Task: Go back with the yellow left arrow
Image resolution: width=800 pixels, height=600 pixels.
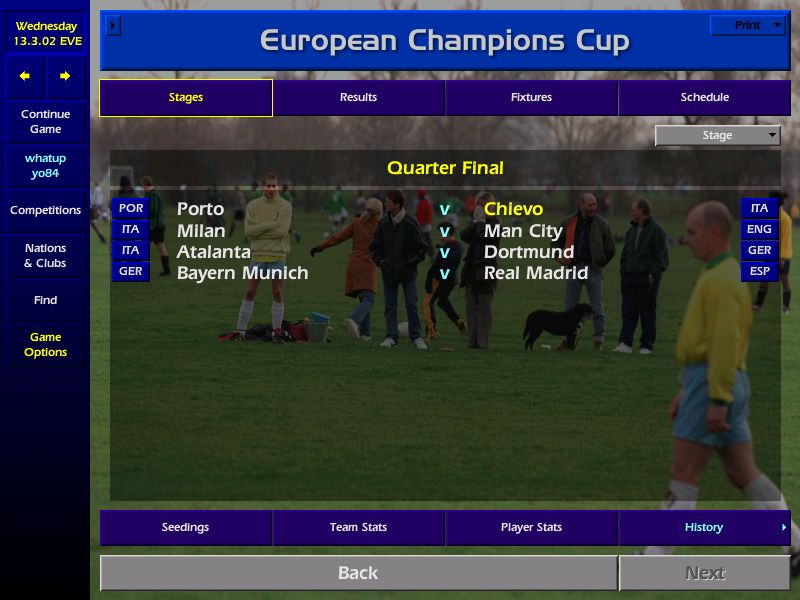Action: point(25,76)
